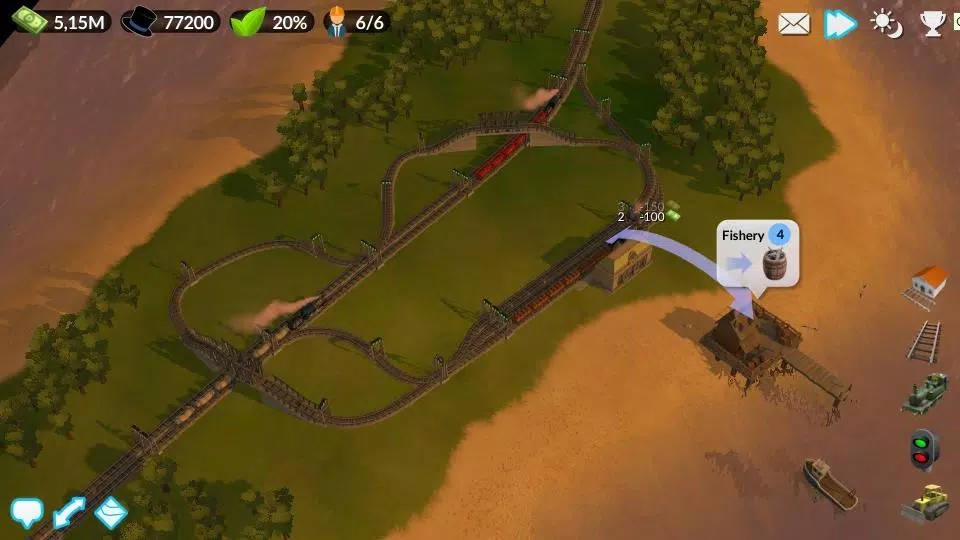Open the top hat prestige panel
This screenshot has height=540, width=960.
click(171, 21)
